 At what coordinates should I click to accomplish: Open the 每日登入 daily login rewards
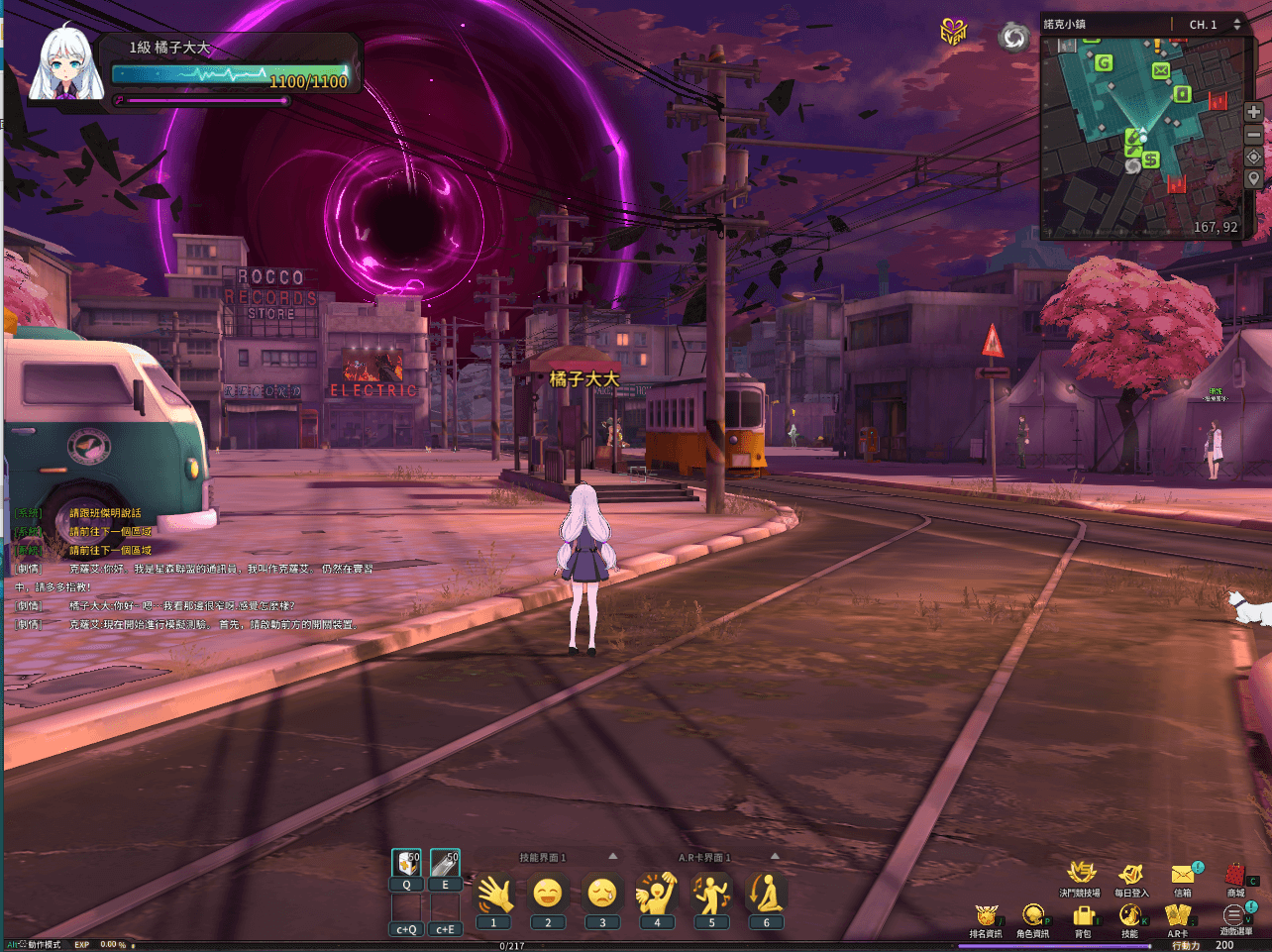point(1130,875)
